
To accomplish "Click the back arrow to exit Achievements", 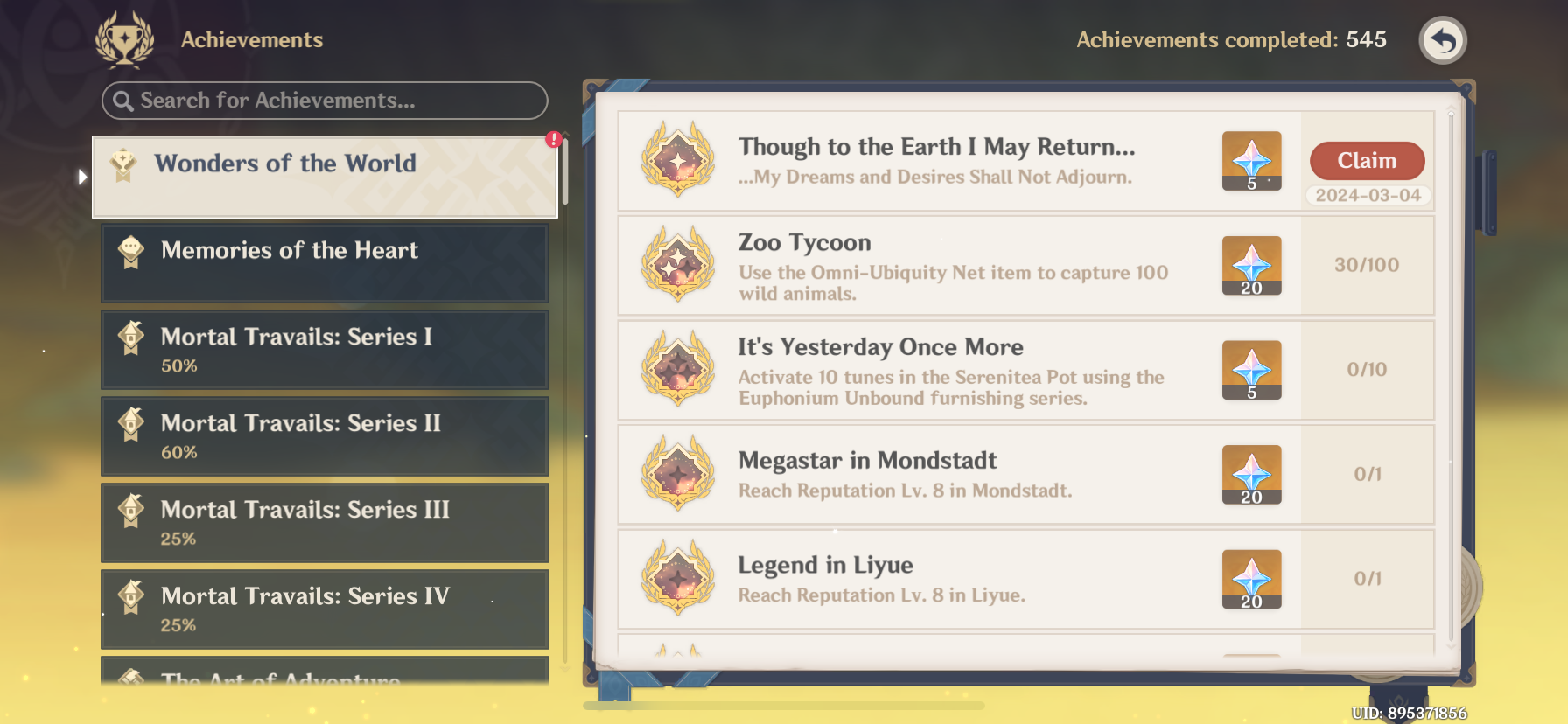I will (x=1442, y=39).
